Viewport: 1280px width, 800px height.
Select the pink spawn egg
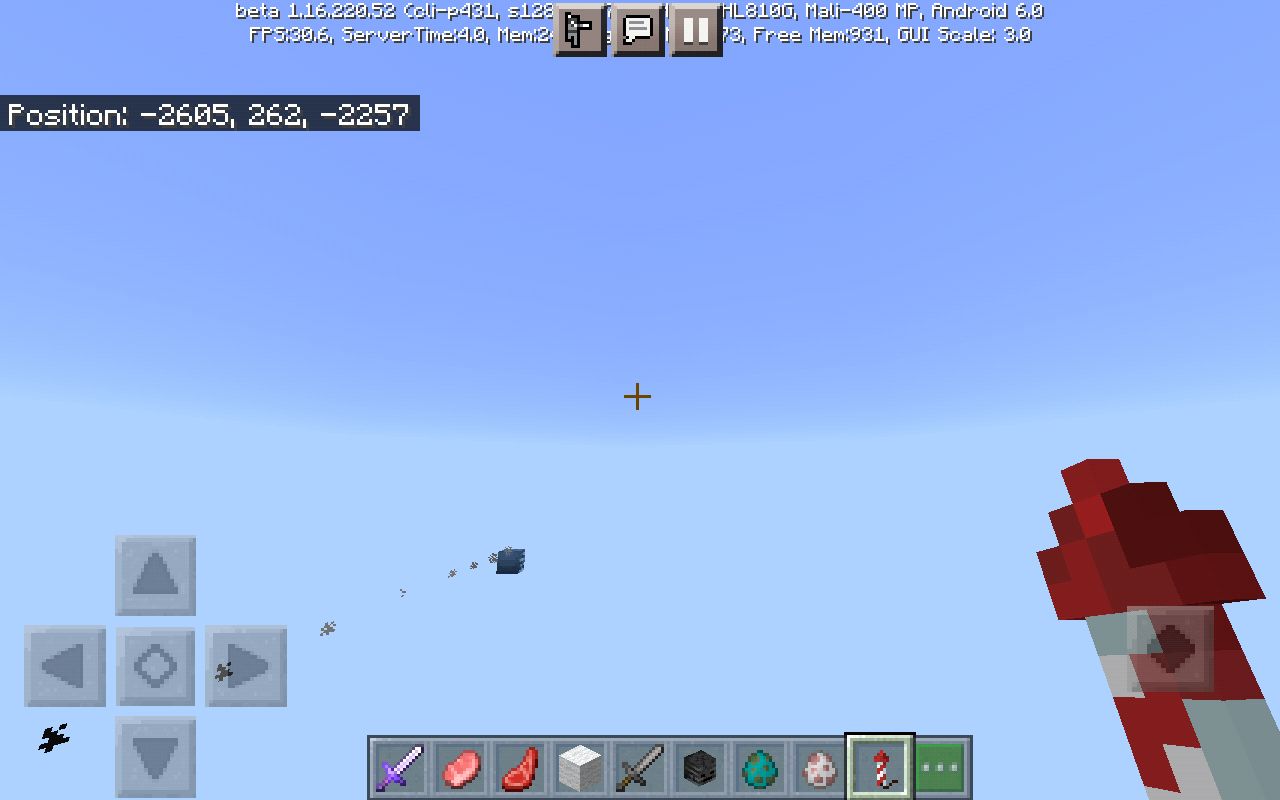pos(818,768)
